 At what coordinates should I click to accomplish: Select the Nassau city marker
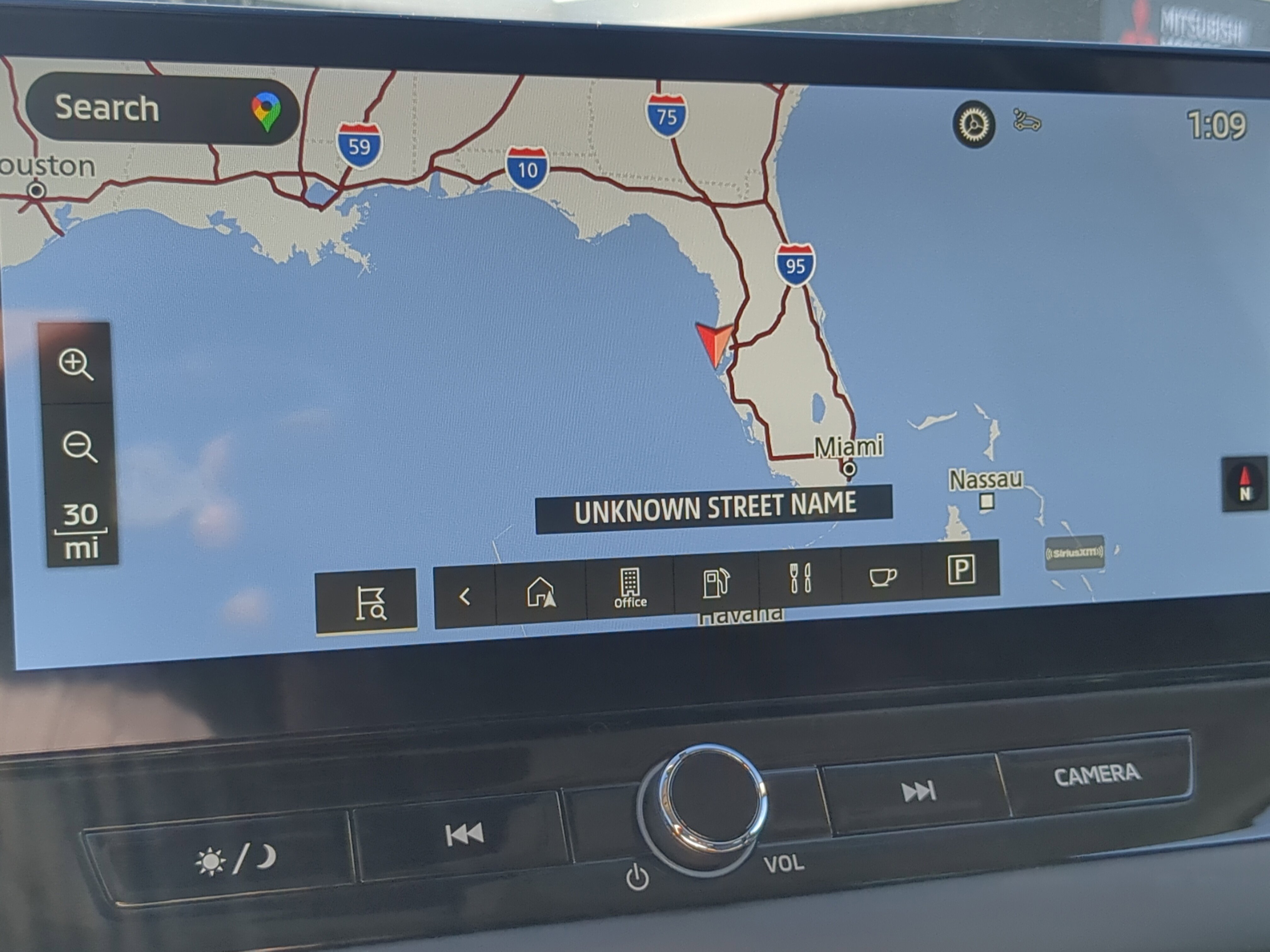tap(987, 501)
